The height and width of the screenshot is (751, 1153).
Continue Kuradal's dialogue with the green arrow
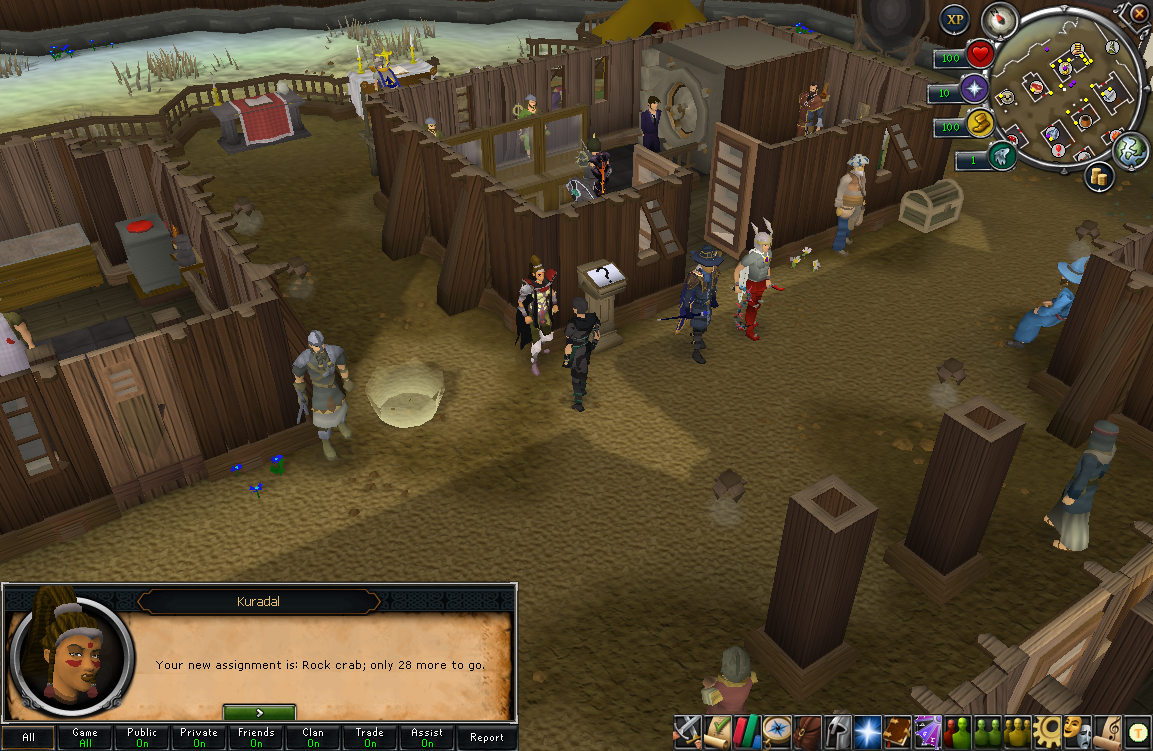259,713
